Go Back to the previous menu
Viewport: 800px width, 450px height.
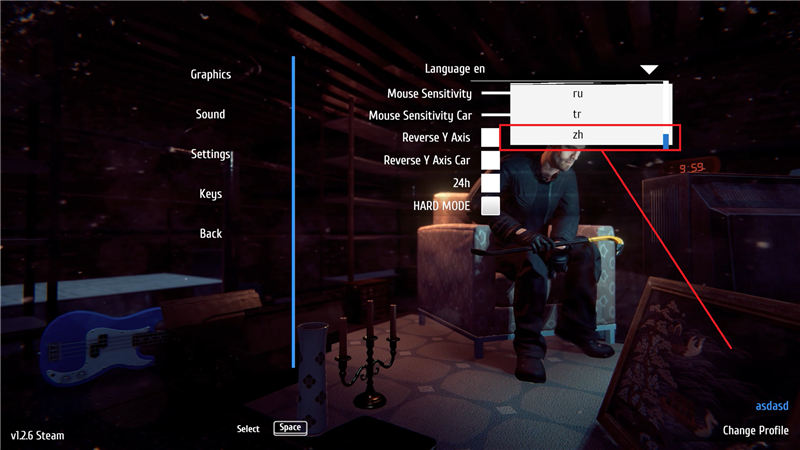[210, 233]
